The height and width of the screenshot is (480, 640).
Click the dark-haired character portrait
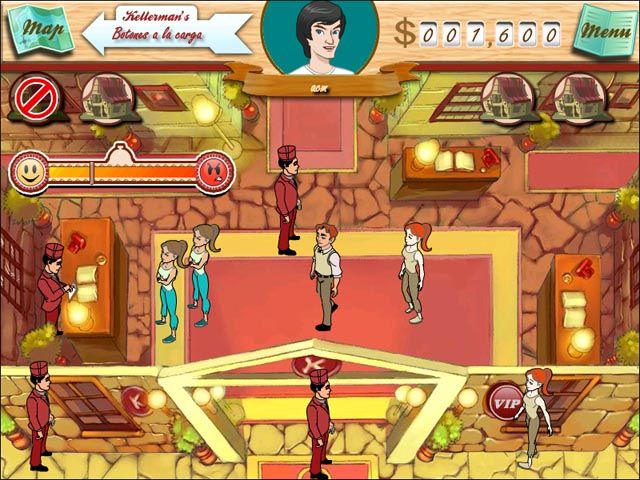point(320,38)
